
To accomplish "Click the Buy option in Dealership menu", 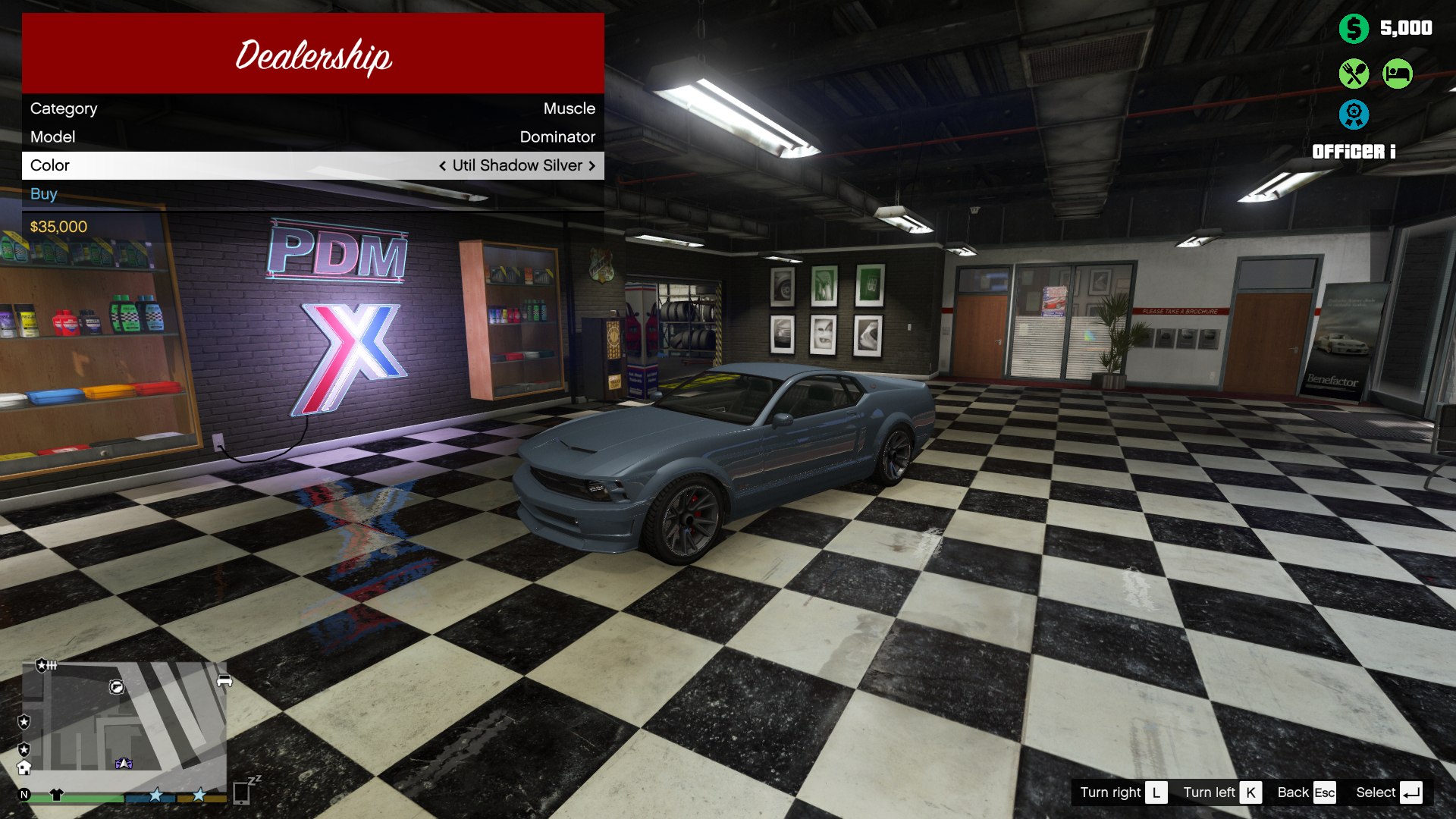I will coord(44,194).
